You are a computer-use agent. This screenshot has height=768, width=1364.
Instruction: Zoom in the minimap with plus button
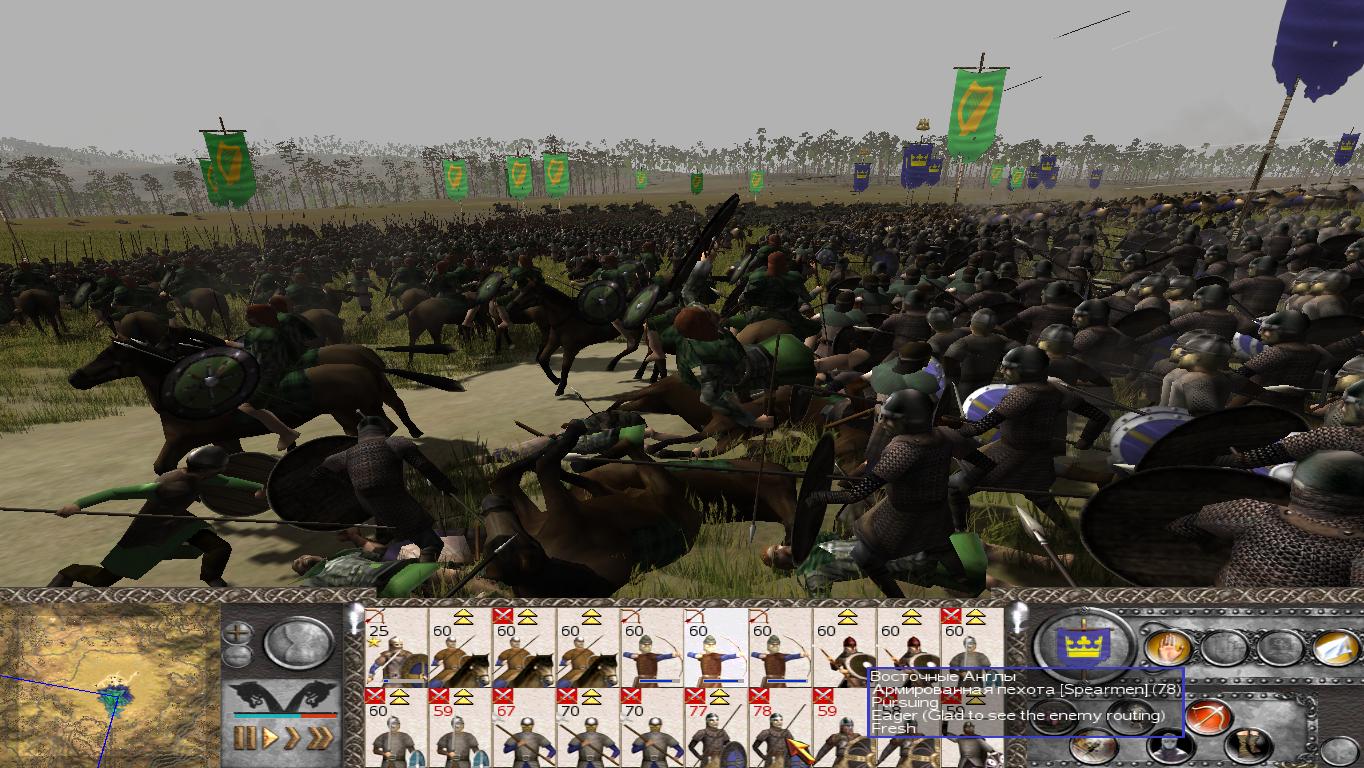tap(237, 633)
